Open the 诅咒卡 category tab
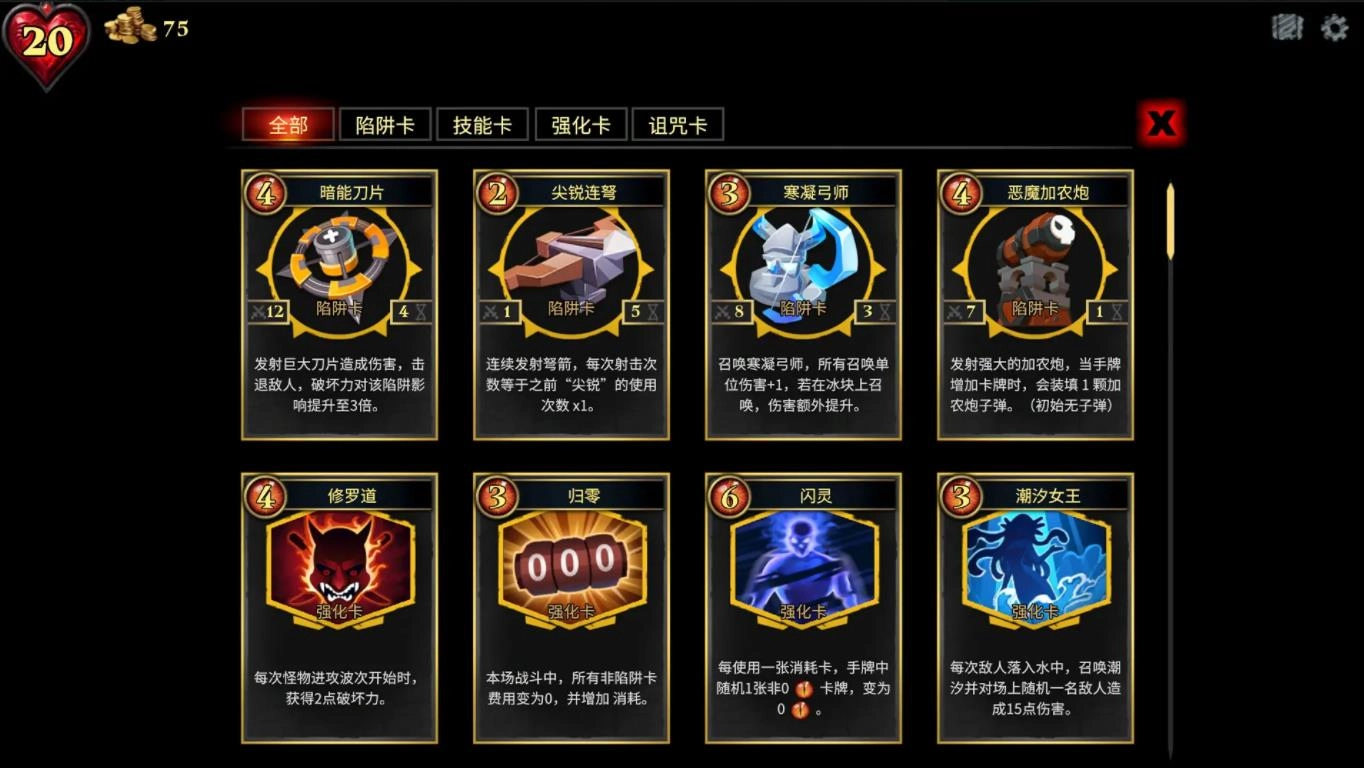1364x768 pixels. click(x=678, y=124)
